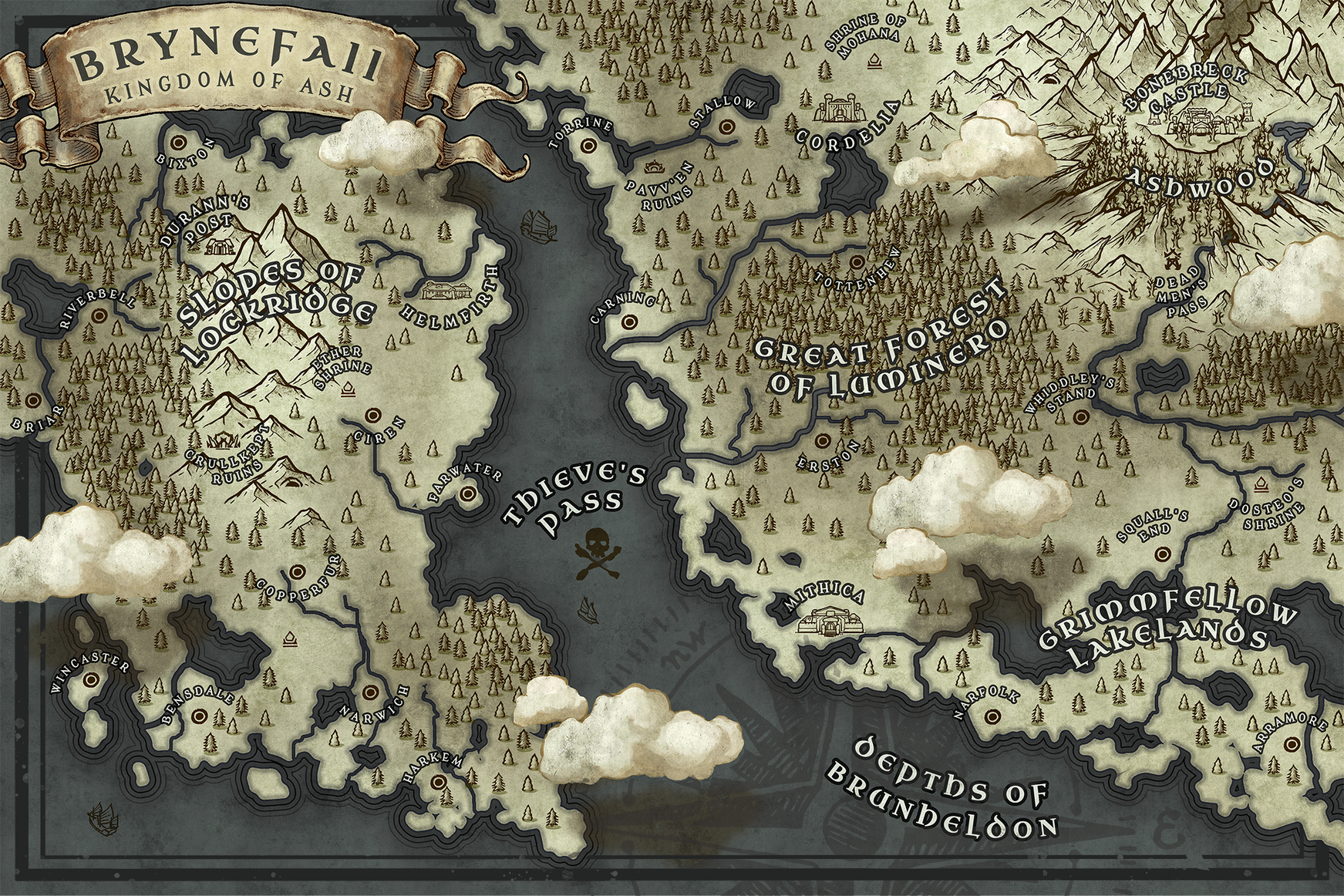1344x896 pixels.
Task: Open the Durann's Post location marker
Action: pos(224,244)
